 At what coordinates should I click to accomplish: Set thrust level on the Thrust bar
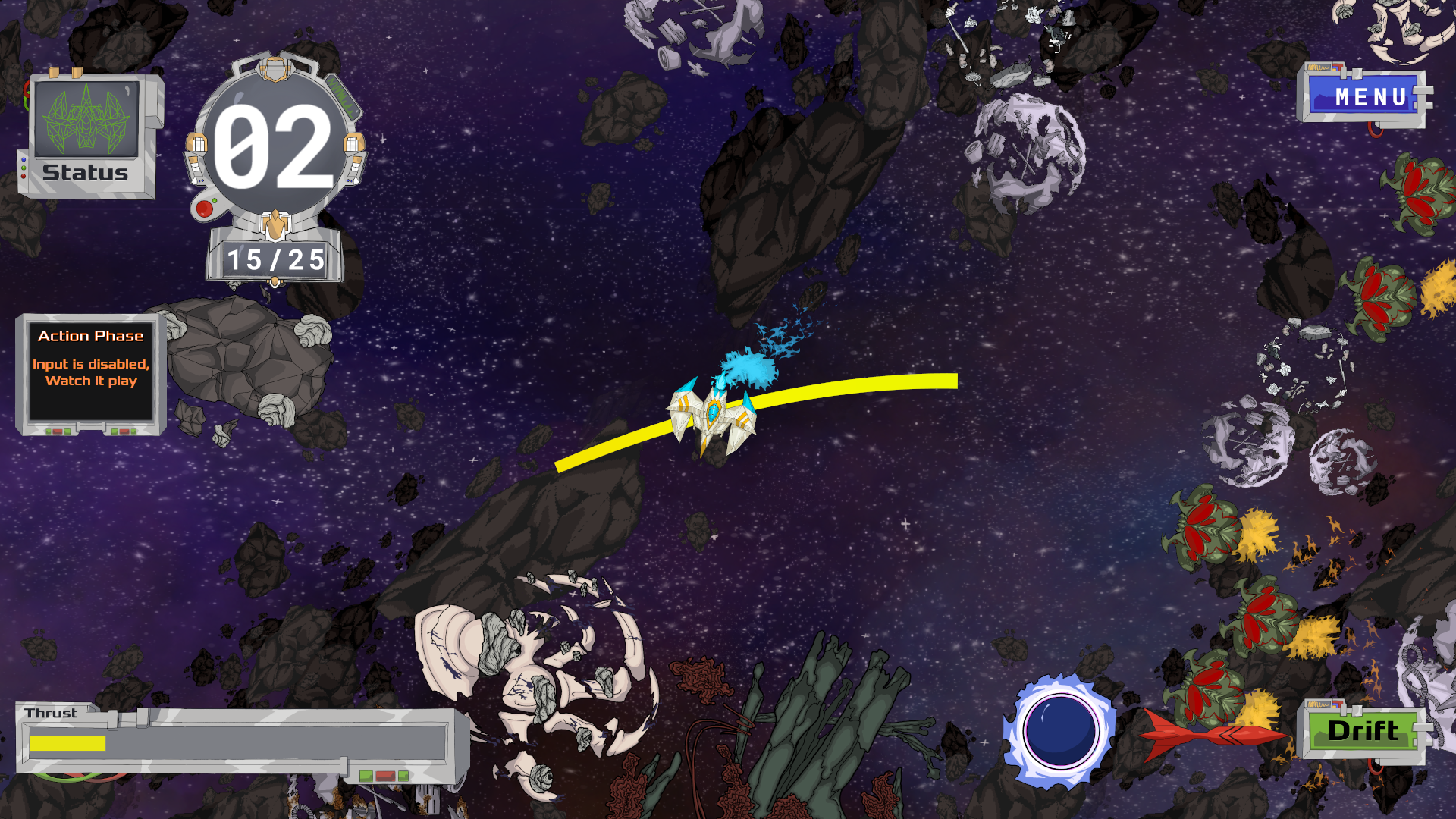(237, 742)
